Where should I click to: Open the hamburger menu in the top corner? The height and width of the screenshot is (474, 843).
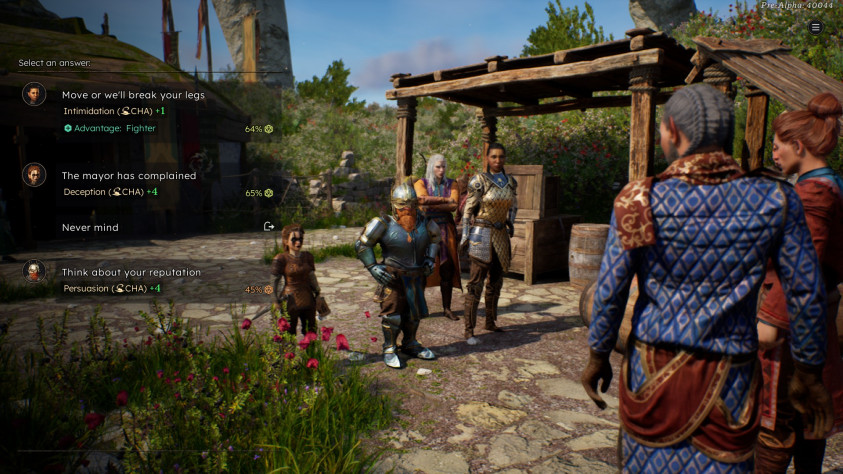pos(816,28)
